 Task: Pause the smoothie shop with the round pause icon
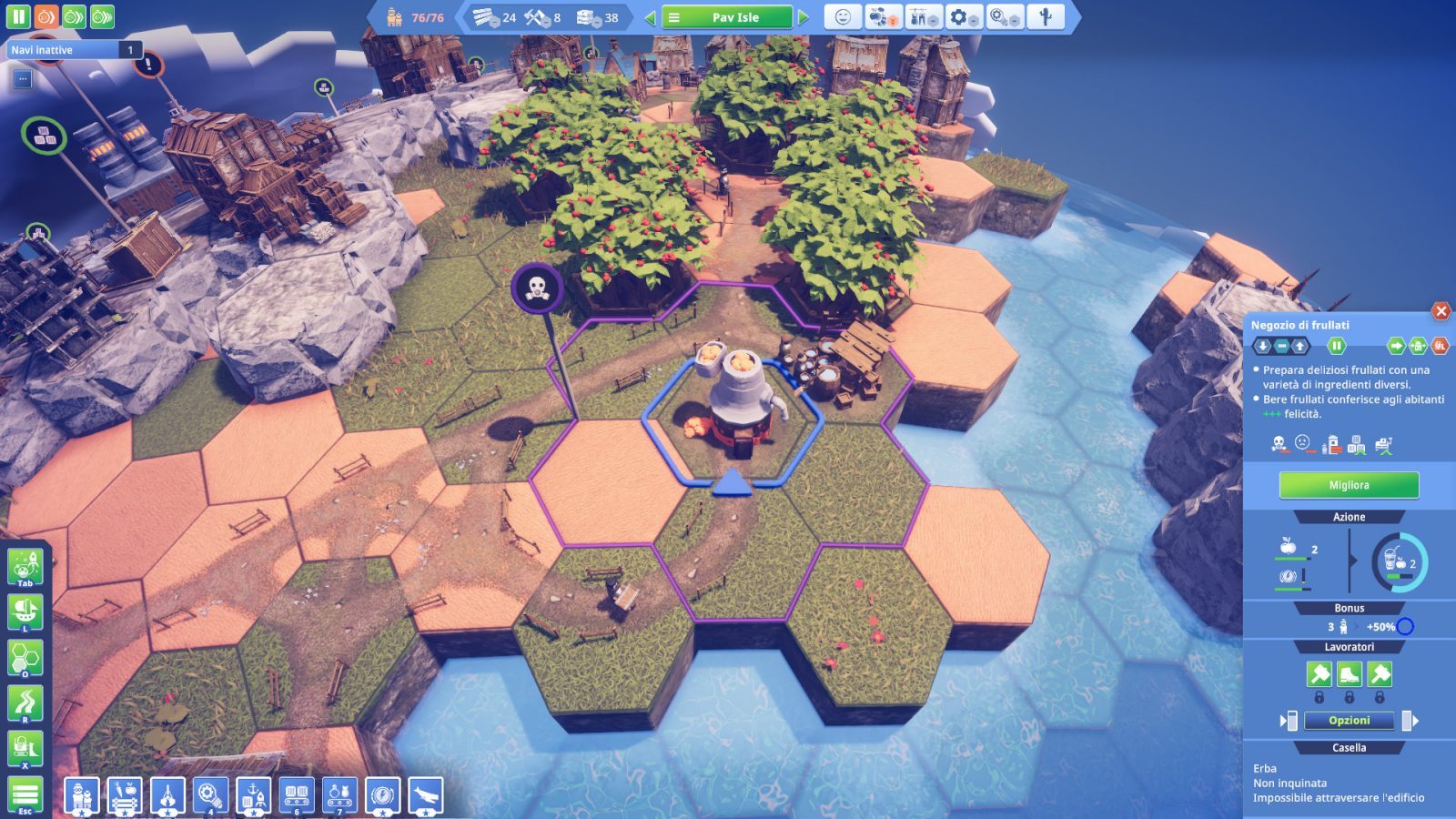point(1336,346)
